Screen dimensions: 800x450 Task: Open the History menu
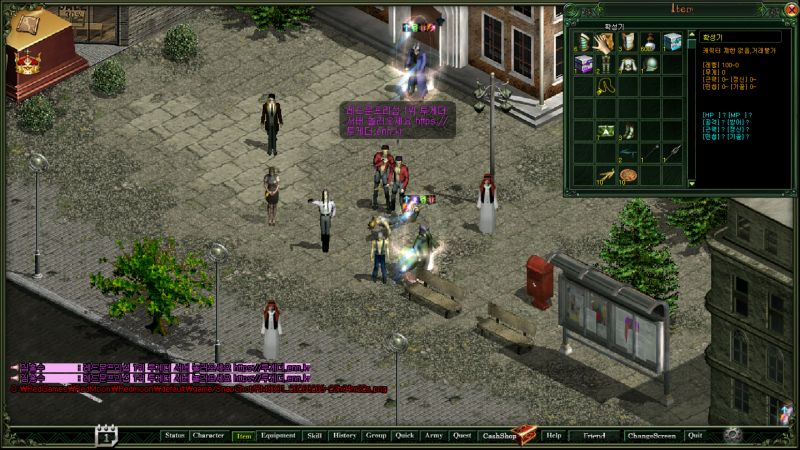click(x=344, y=436)
